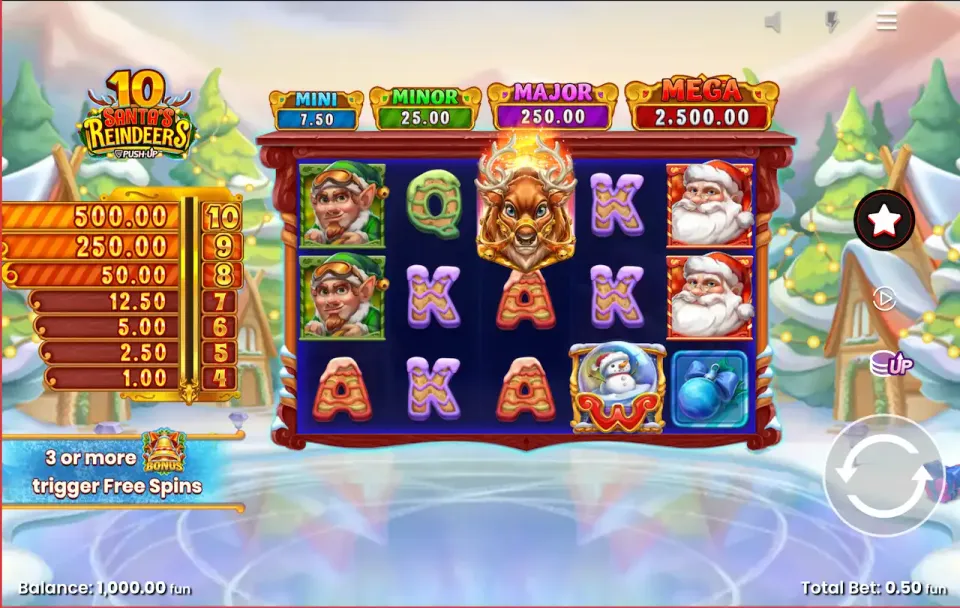Toggle the lightning bolt turbo spin

click(831, 22)
